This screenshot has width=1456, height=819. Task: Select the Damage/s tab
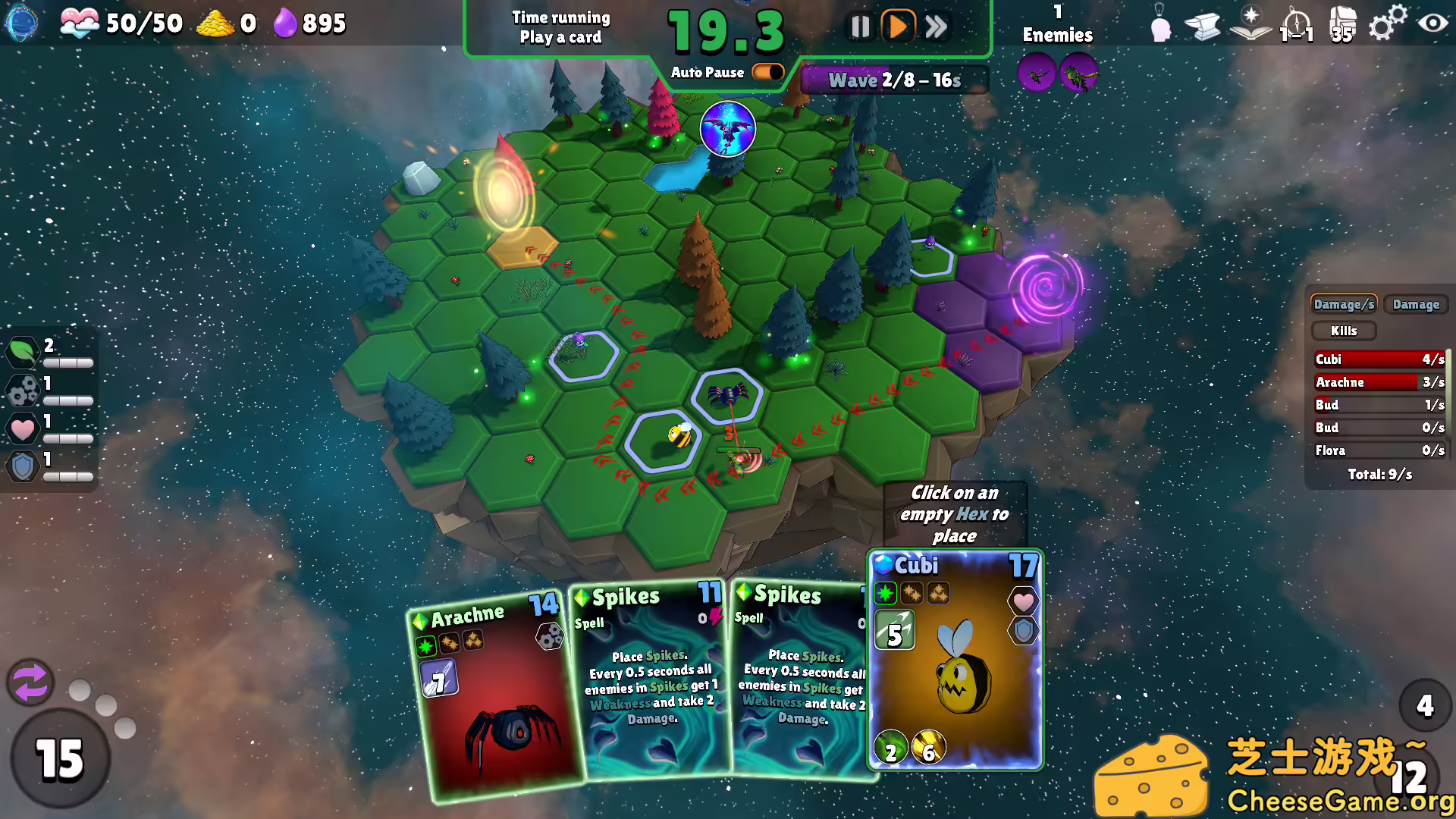pos(1343,304)
